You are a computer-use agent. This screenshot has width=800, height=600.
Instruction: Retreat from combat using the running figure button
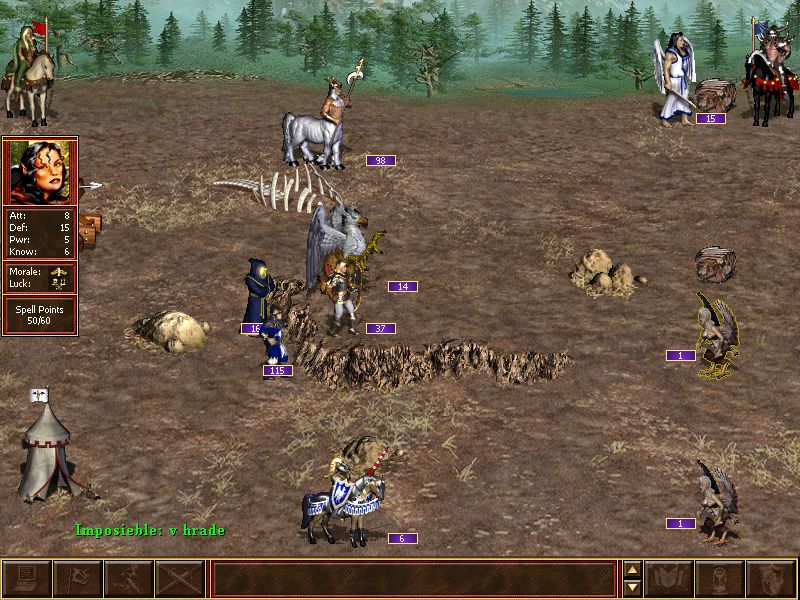click(x=129, y=579)
